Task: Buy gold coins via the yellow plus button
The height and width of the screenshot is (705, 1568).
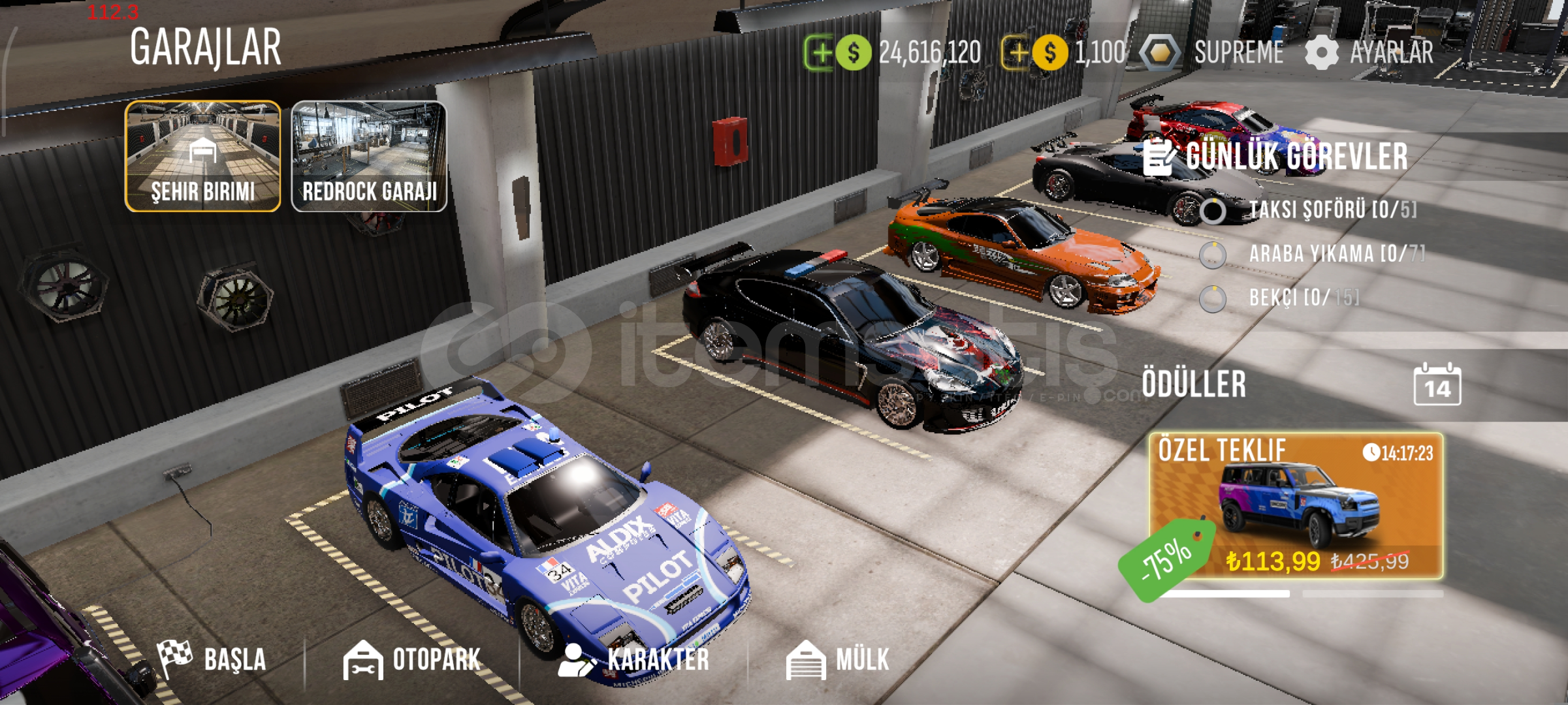Action: click(x=1016, y=53)
